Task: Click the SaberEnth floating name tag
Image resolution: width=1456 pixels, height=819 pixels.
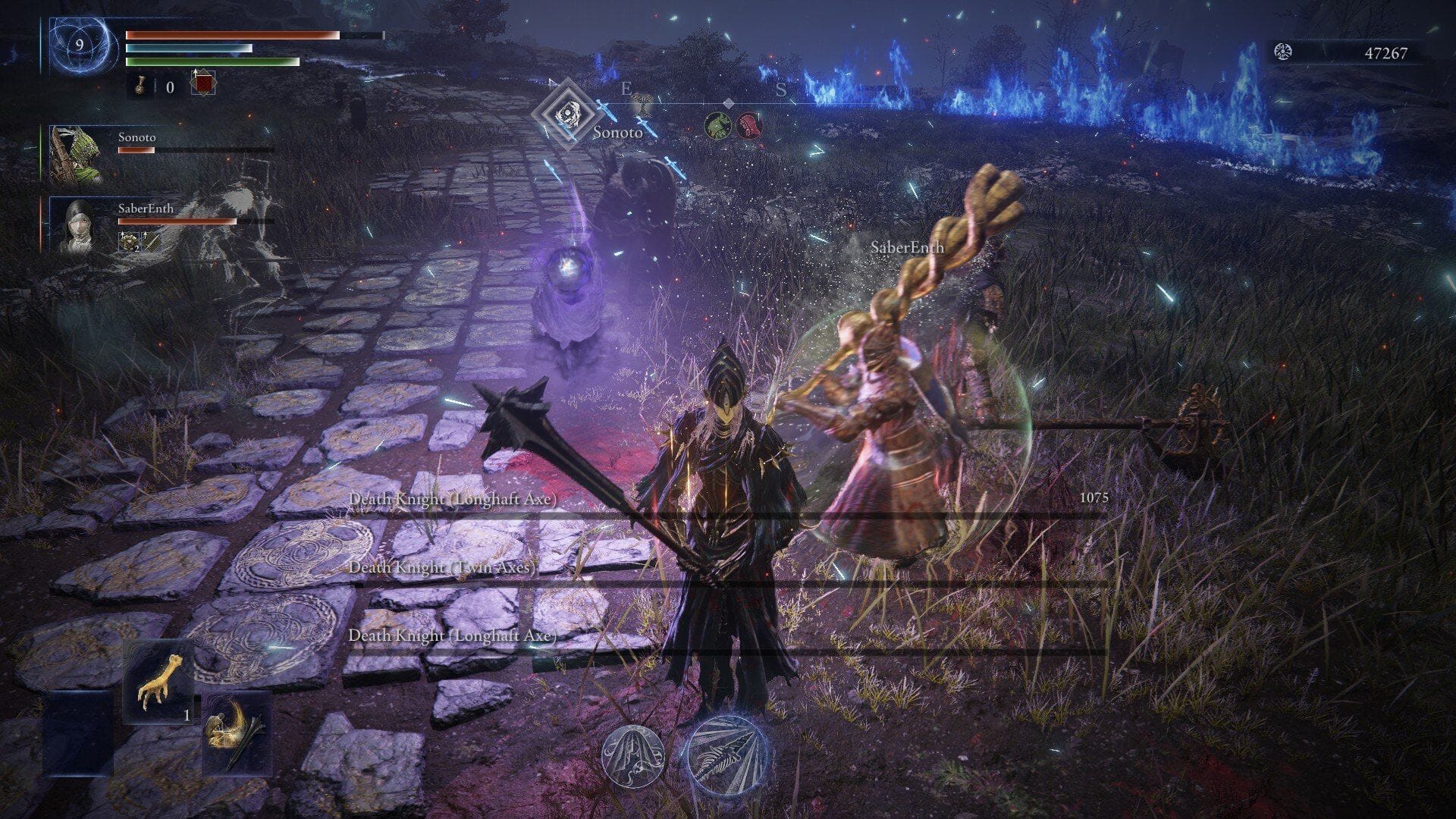Action: pyautogui.click(x=906, y=247)
